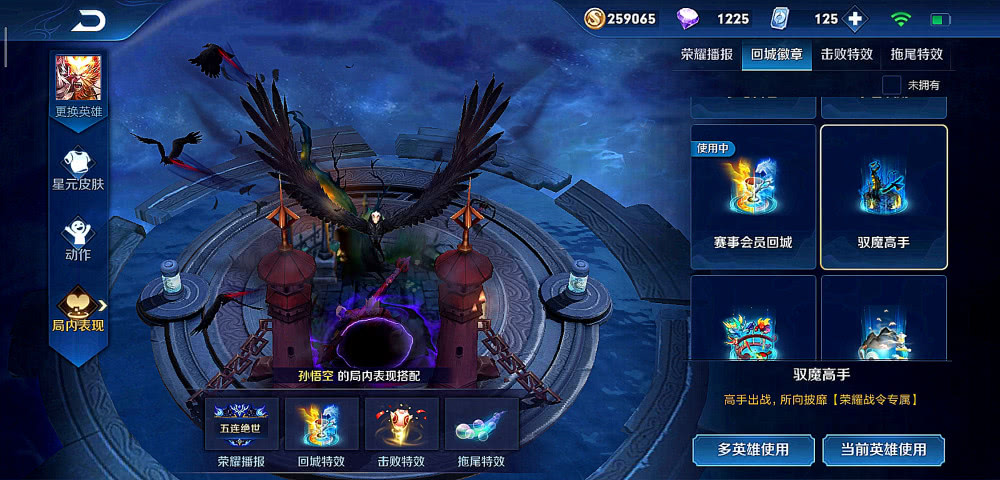
Task: Switch to the 回城徽章 tab
Action: [775, 55]
